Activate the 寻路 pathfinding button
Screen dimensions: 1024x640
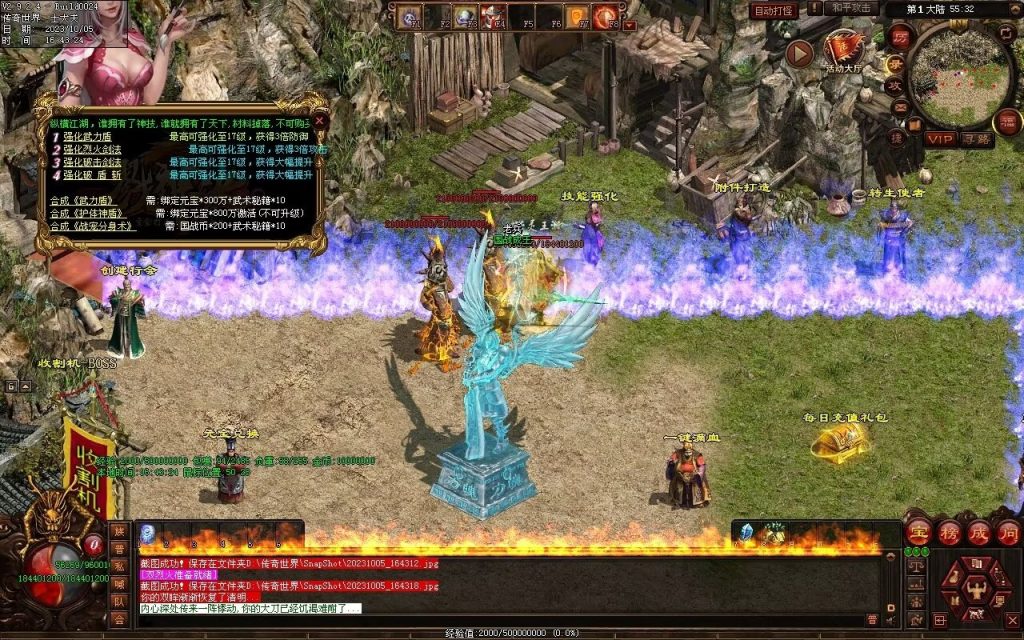[x=975, y=139]
